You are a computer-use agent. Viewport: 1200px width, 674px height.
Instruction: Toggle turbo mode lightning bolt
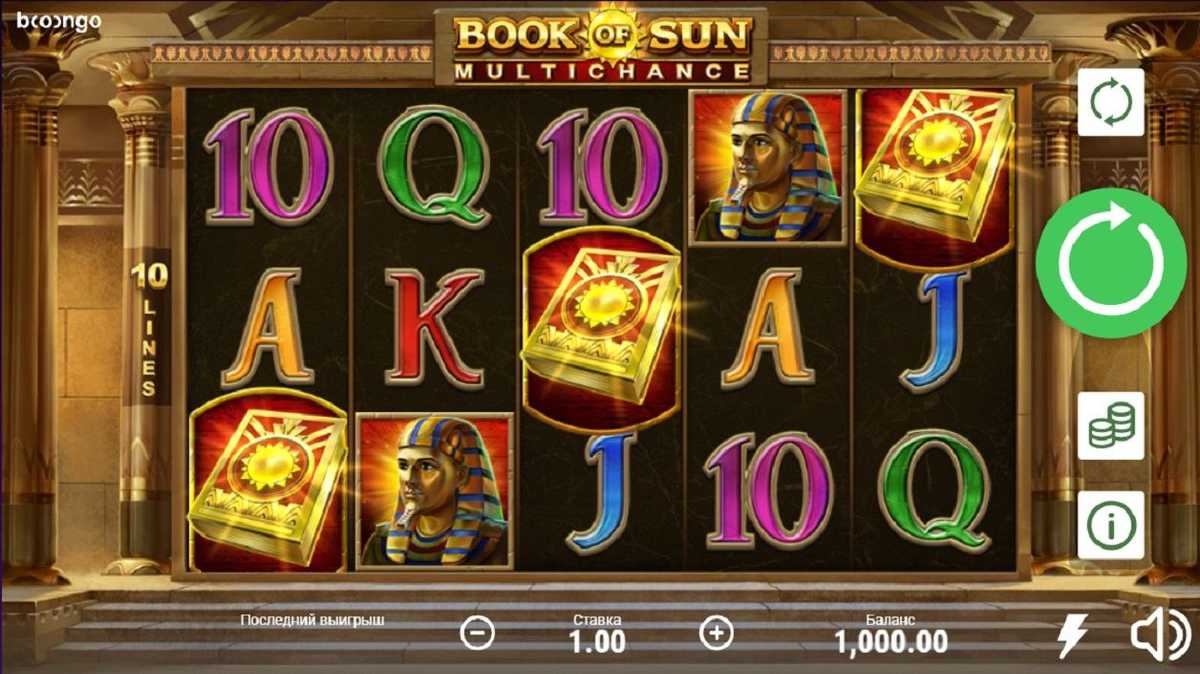coord(1074,636)
